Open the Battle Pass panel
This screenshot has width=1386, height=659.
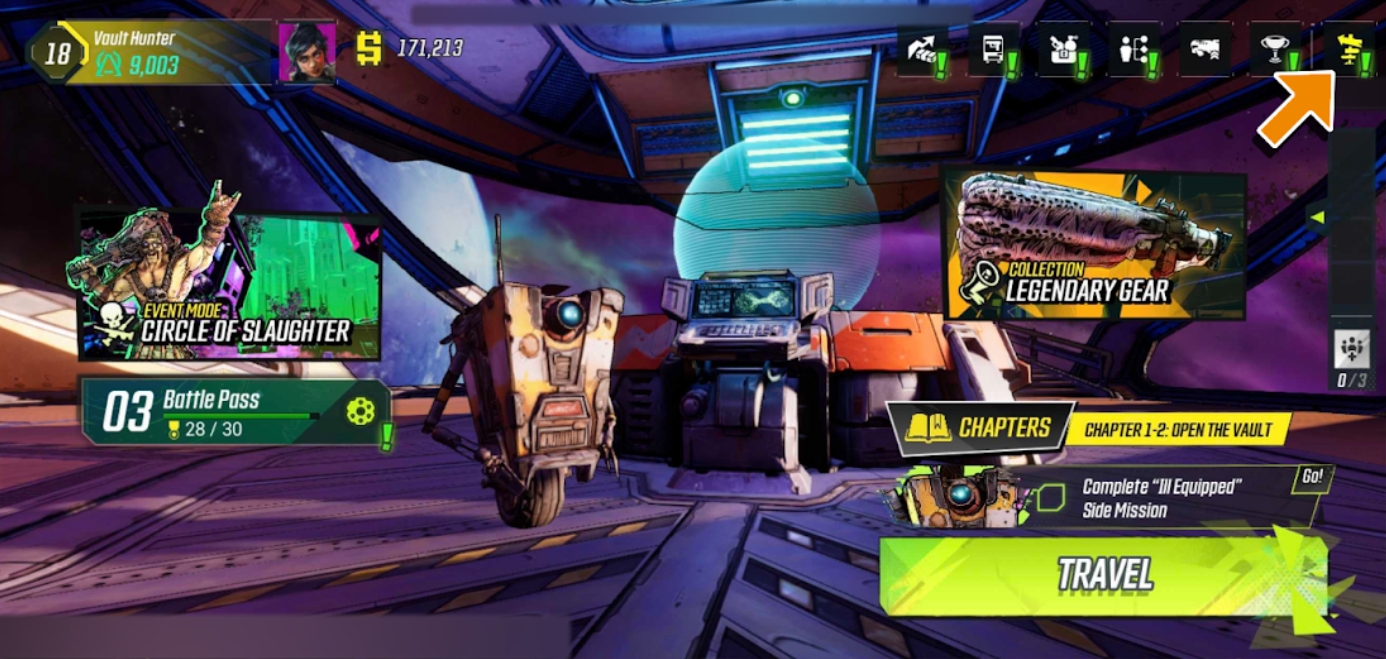[235, 411]
